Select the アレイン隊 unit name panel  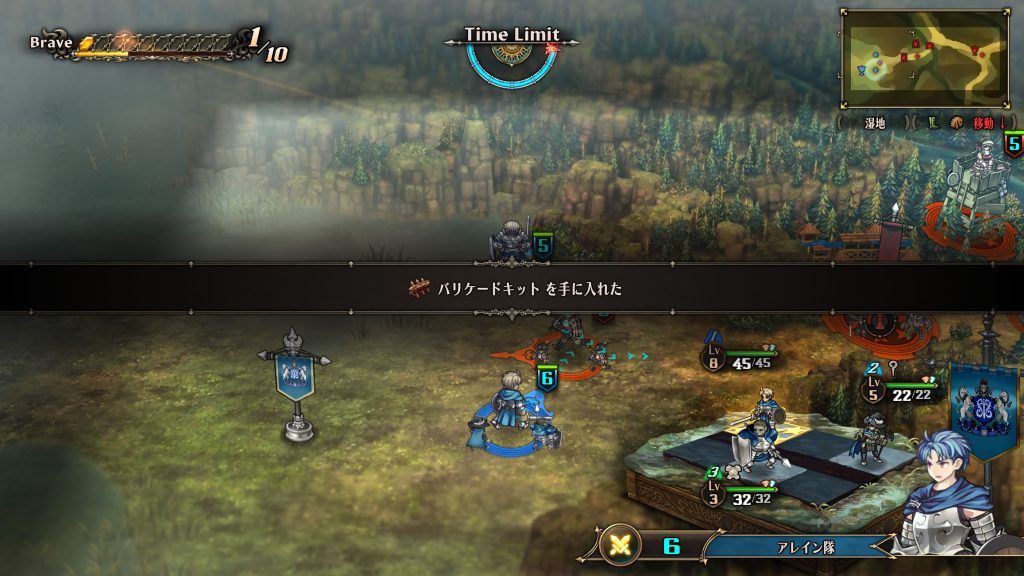798,546
